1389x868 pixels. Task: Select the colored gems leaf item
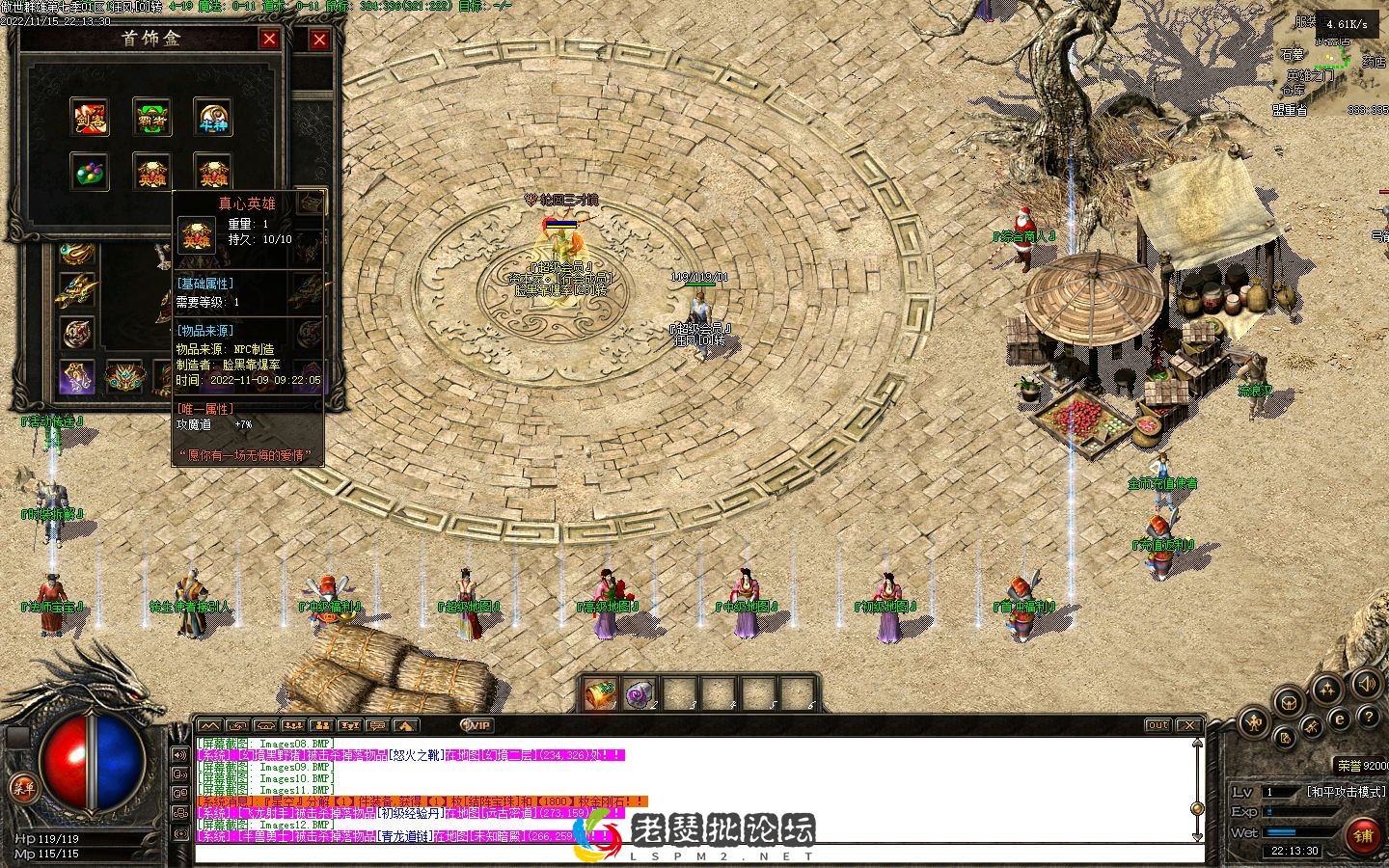pyautogui.click(x=90, y=171)
